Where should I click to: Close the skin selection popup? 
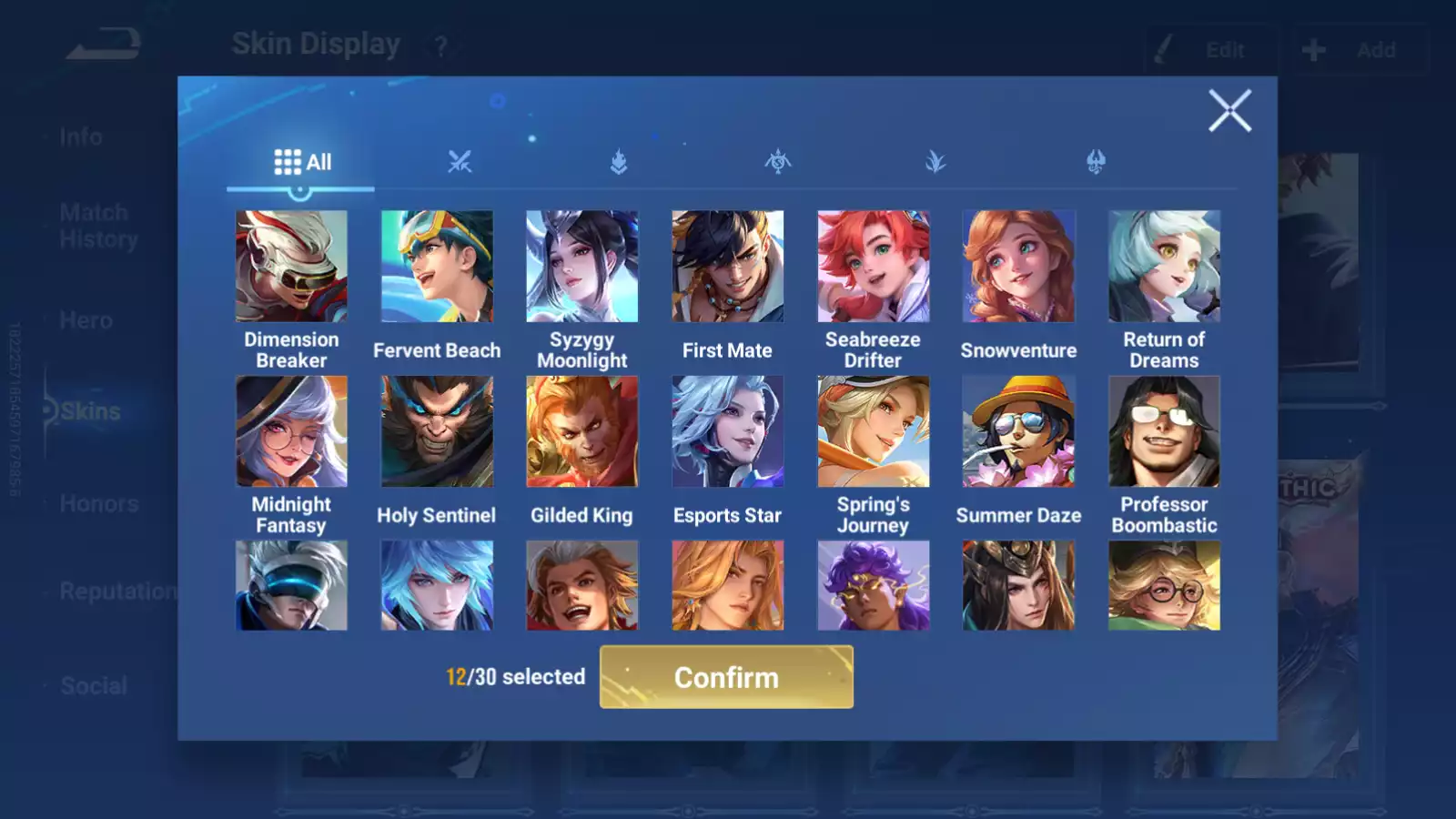[1229, 111]
